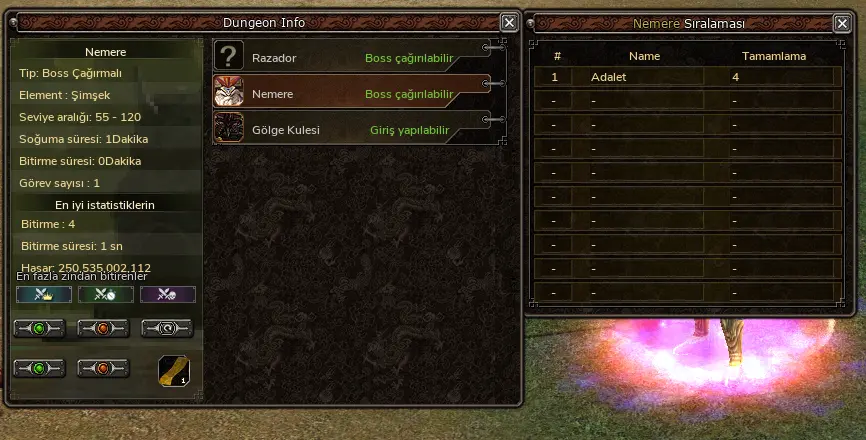Show ranking with swords and stopwatch icon
Image resolution: width=866 pixels, height=440 pixels.
coord(106,294)
